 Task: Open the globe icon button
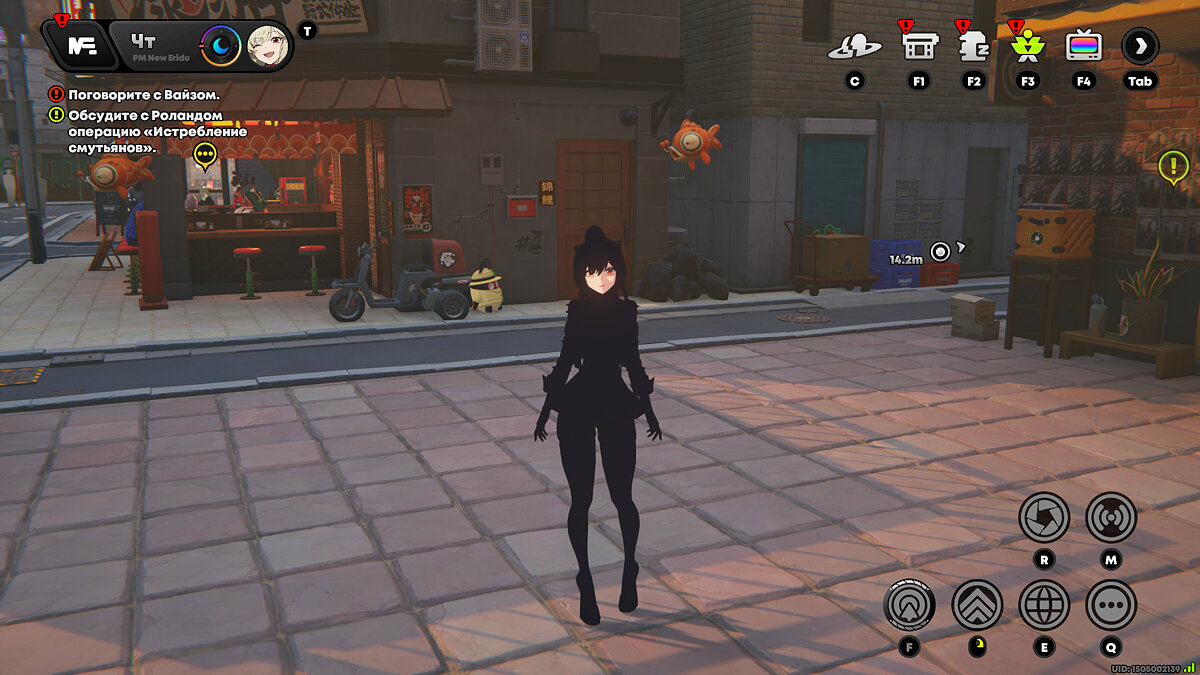pyautogui.click(x=1044, y=605)
